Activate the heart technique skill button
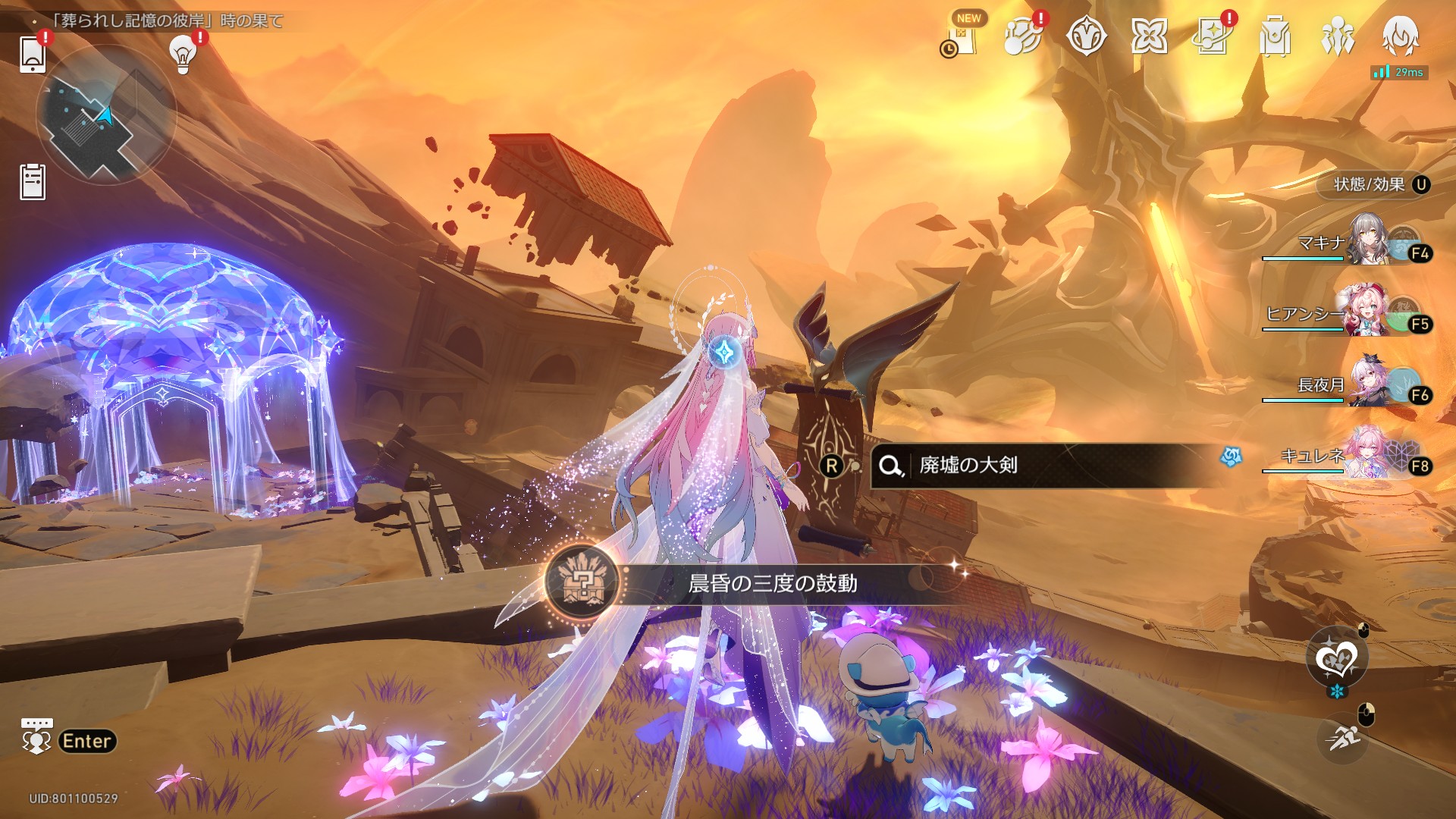The height and width of the screenshot is (819, 1456). [1336, 657]
